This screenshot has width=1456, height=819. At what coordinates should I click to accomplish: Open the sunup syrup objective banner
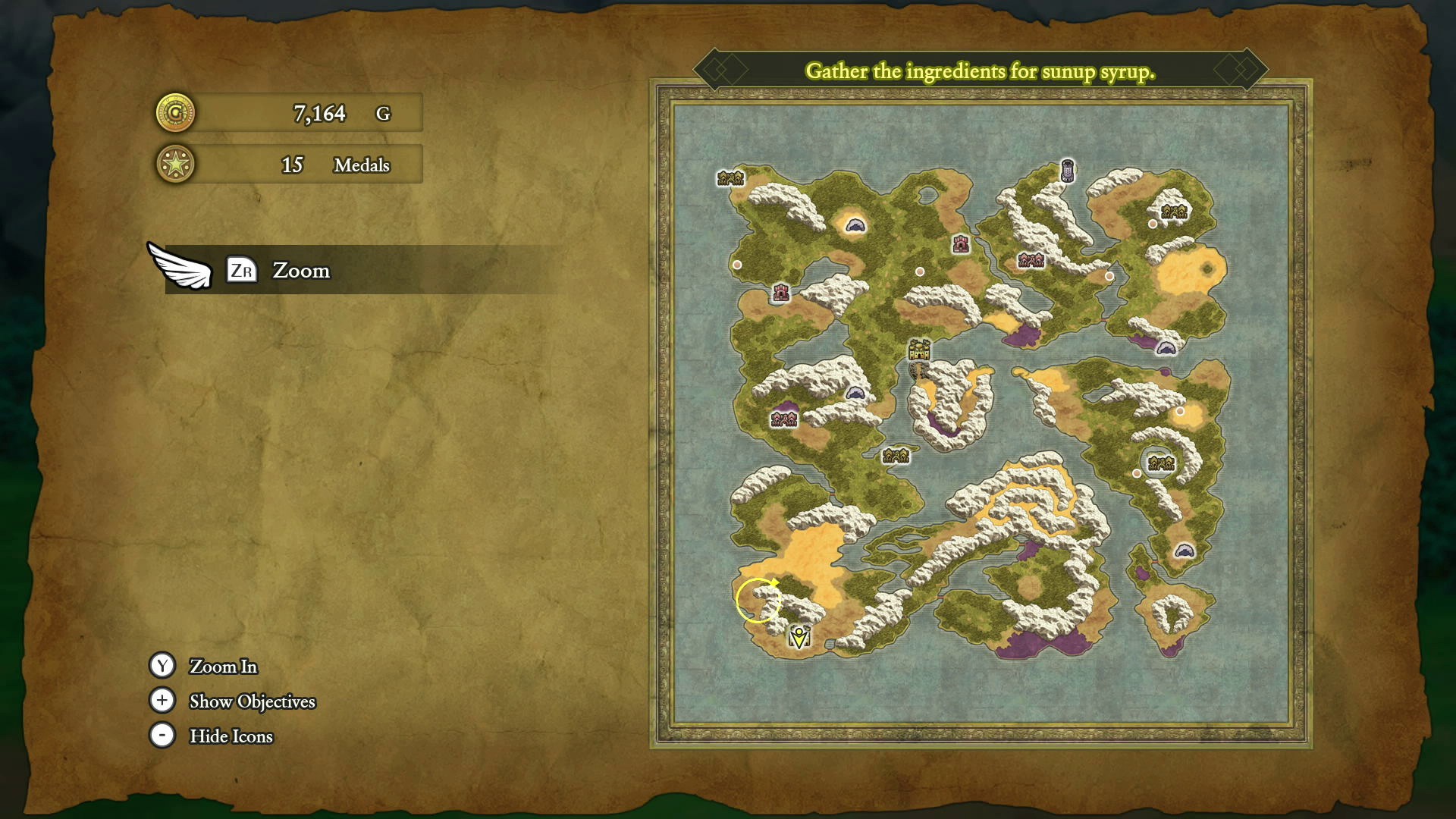click(980, 71)
